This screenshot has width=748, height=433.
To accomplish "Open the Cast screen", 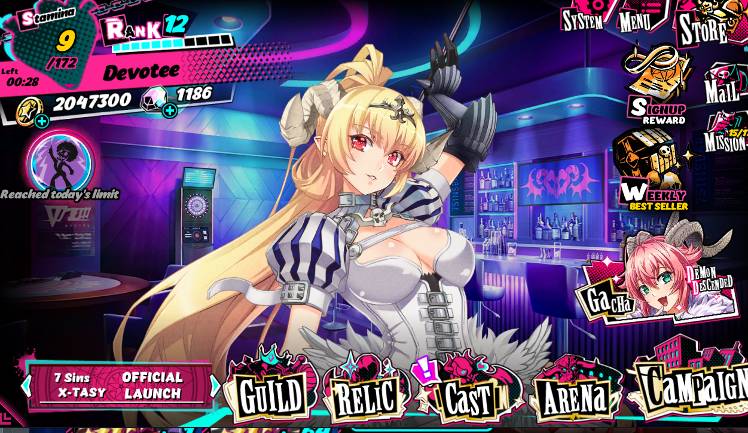I will (467, 394).
